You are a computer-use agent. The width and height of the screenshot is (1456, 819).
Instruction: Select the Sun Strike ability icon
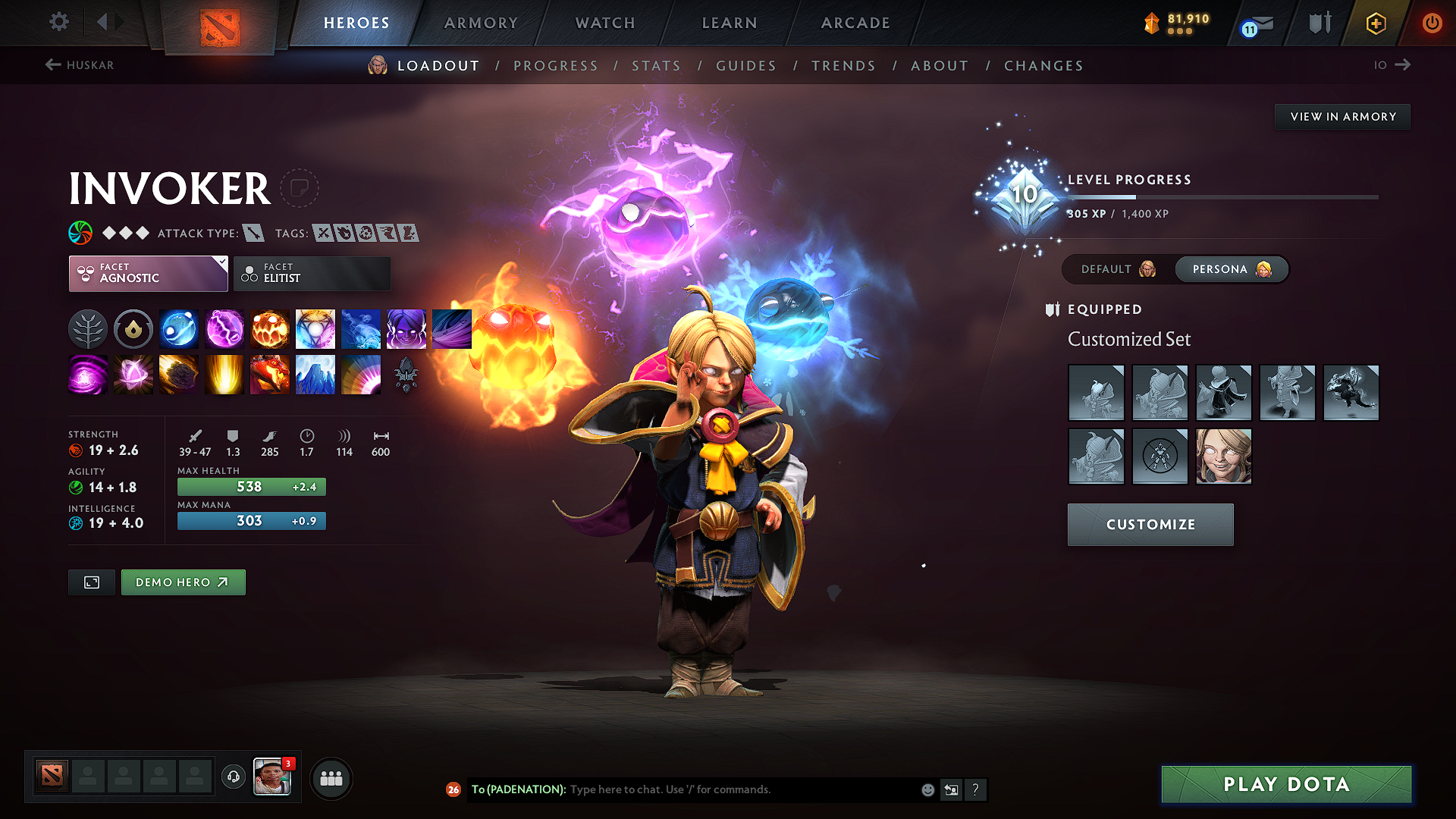[x=224, y=375]
